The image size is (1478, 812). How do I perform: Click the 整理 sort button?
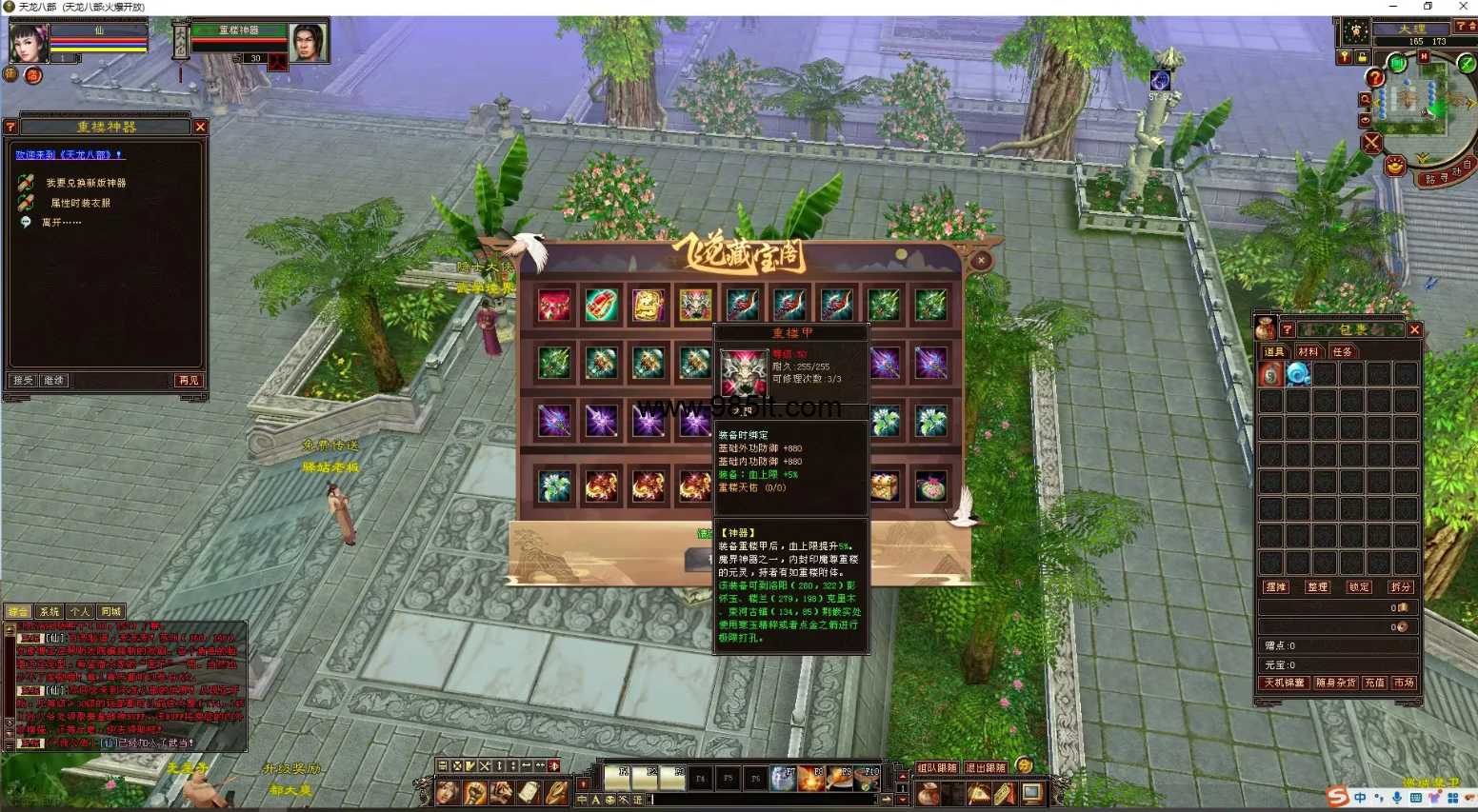click(x=1317, y=587)
